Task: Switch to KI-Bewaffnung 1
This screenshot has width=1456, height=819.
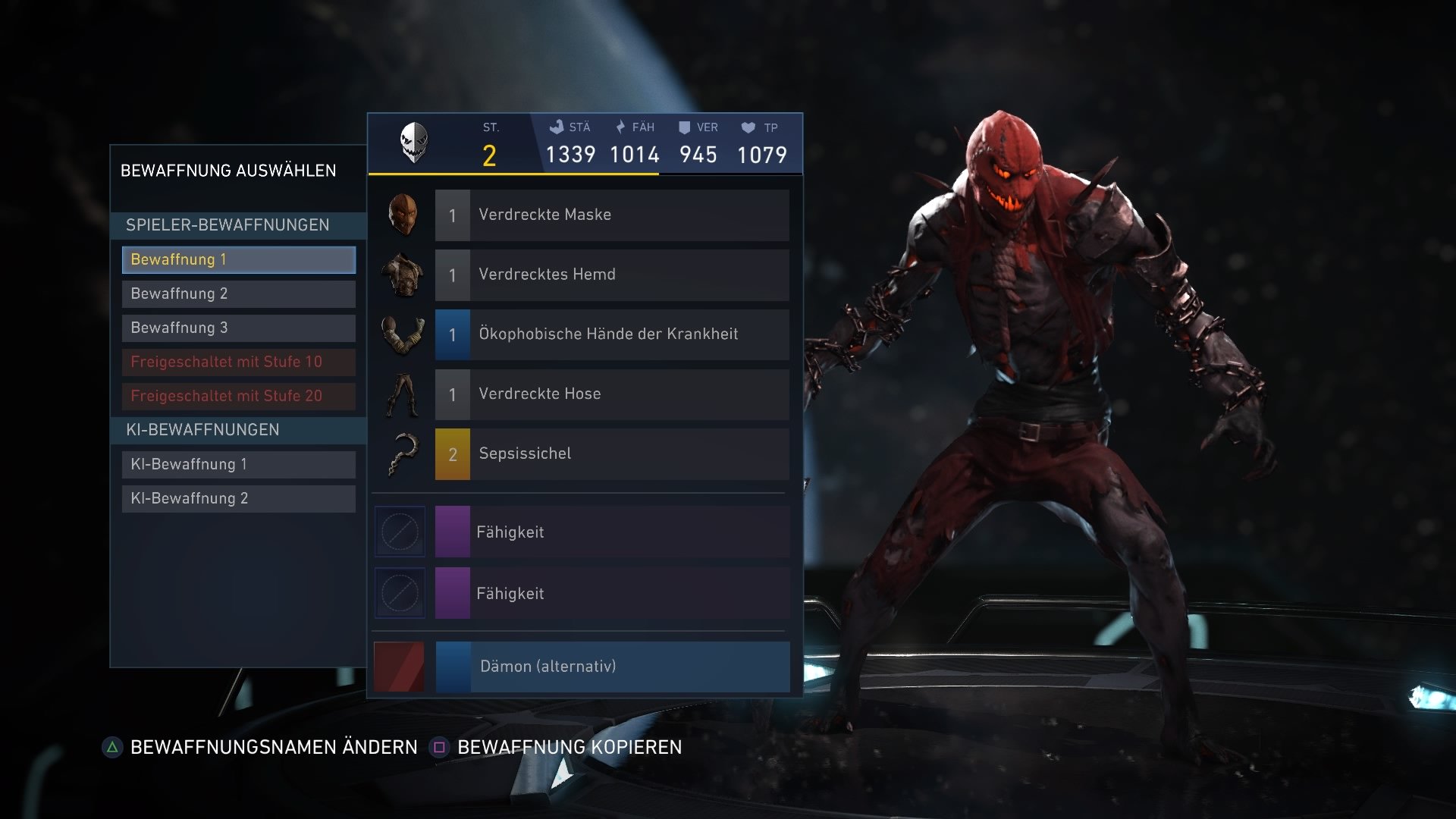Action: click(238, 464)
